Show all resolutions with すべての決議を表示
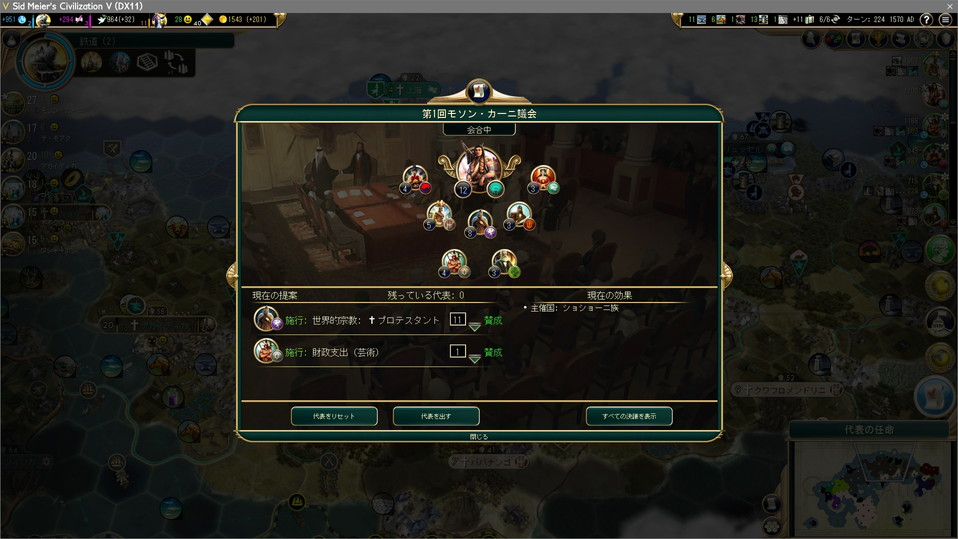The image size is (958, 539). pyautogui.click(x=629, y=416)
